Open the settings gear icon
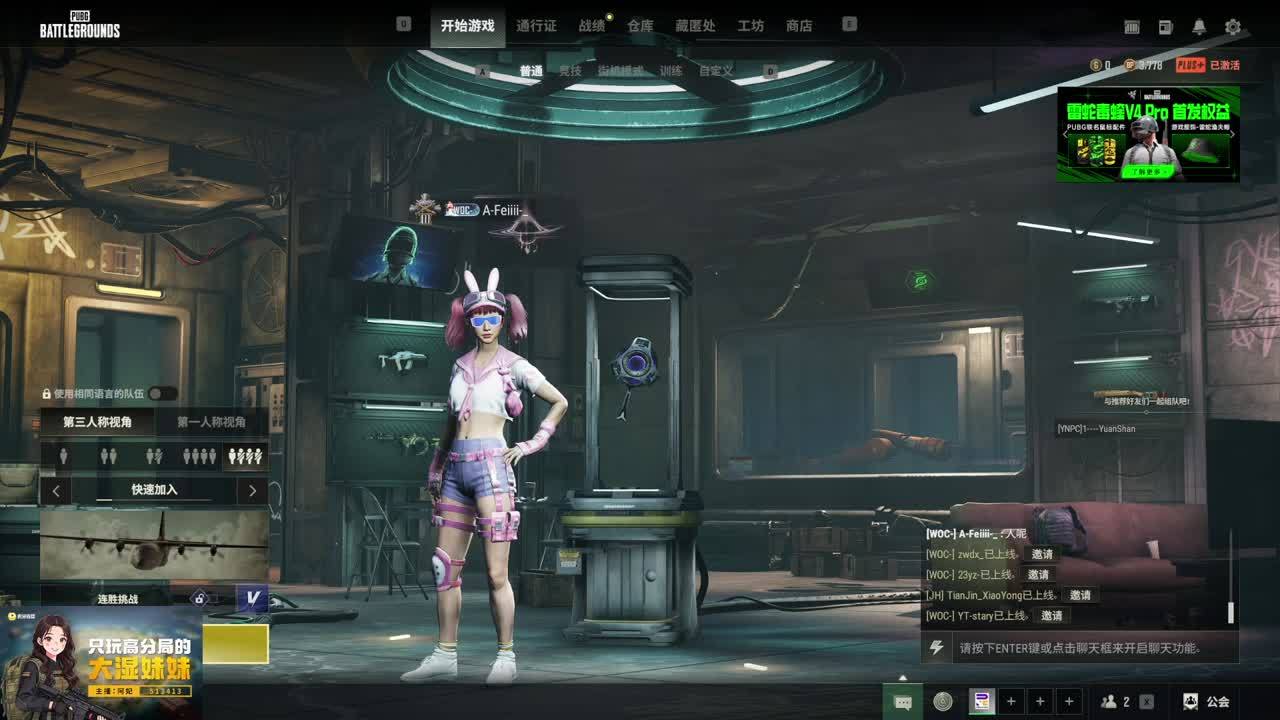Screen dimensions: 1280x720 point(1233,27)
